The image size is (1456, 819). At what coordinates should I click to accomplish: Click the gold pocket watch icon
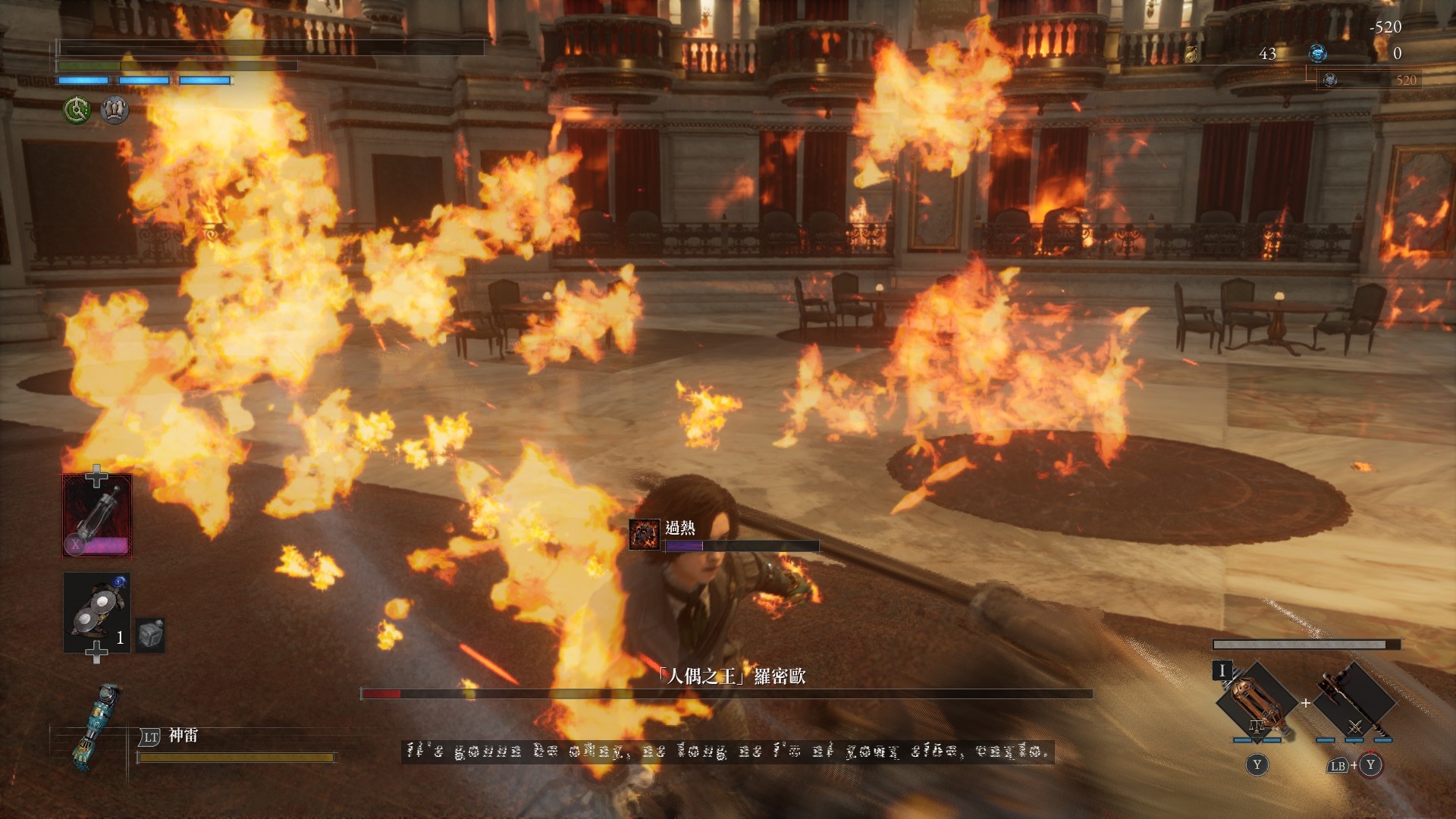[1192, 54]
